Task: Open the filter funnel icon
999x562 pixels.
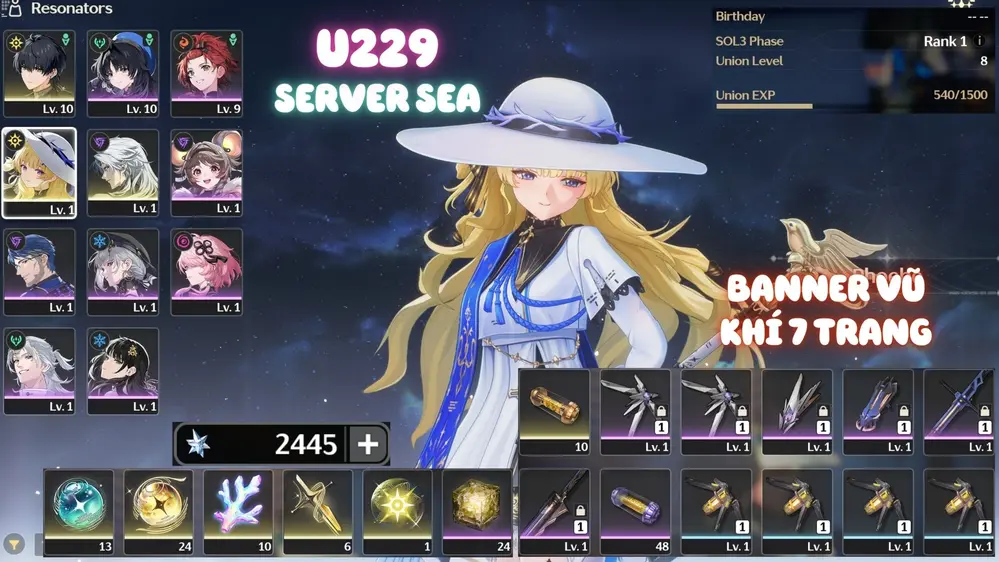Action: [14, 544]
